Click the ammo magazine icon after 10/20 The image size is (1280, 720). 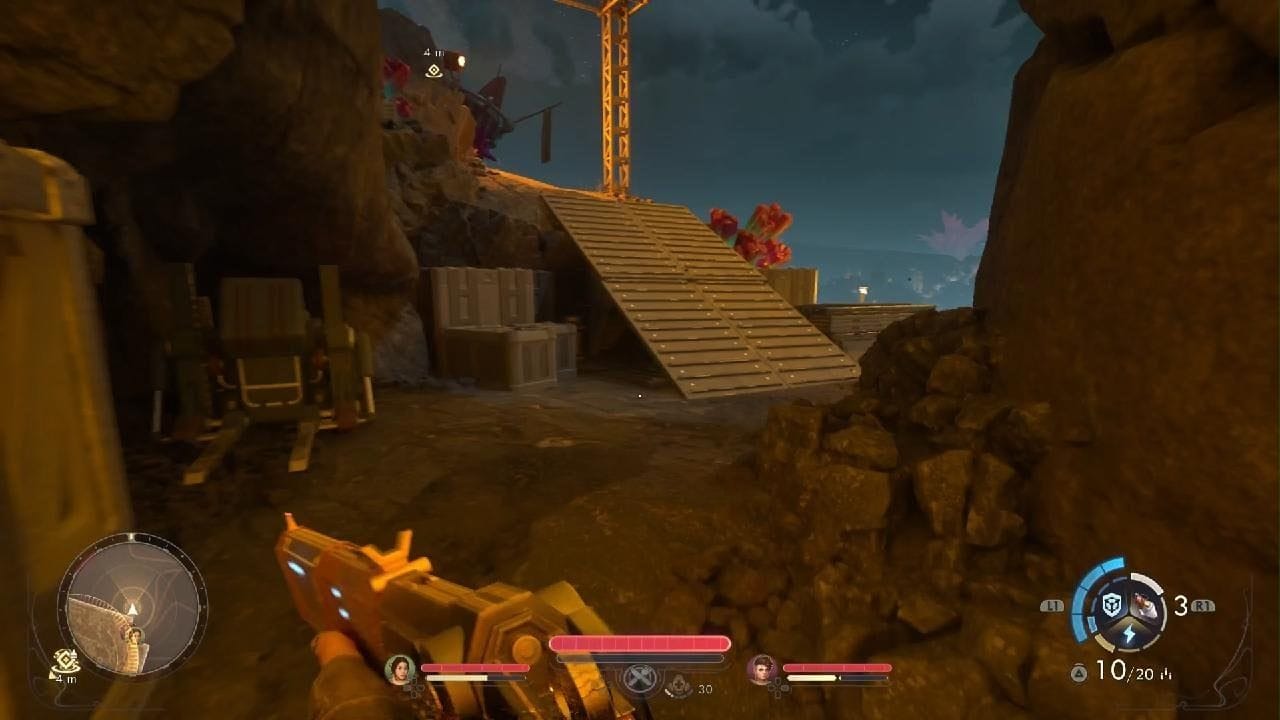coord(1166,672)
